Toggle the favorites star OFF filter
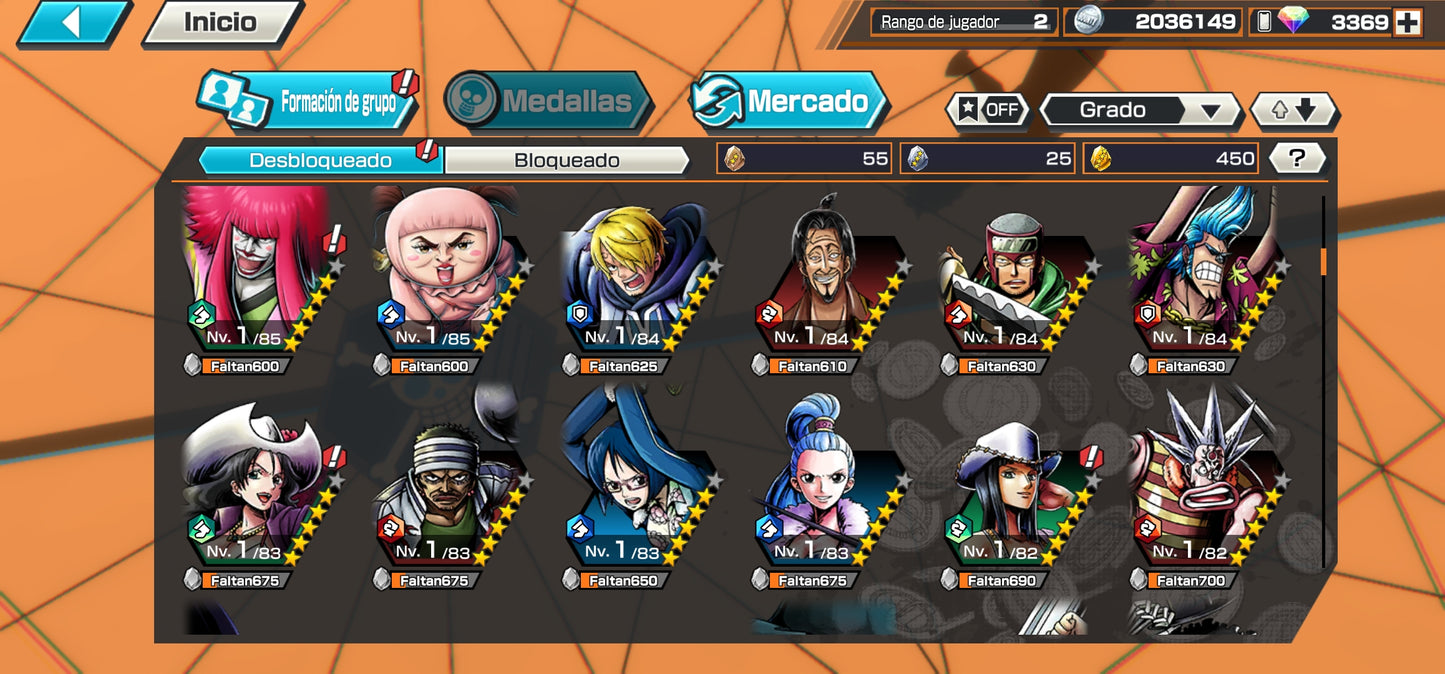The height and width of the screenshot is (674, 1445). (x=988, y=110)
